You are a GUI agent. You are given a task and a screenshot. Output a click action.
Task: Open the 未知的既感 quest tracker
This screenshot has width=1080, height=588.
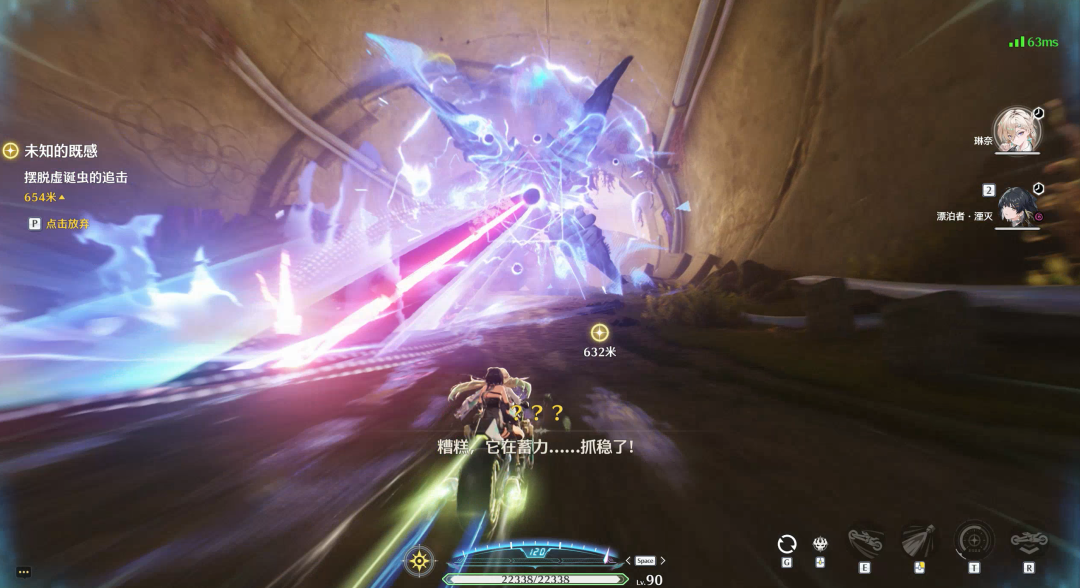click(x=60, y=151)
